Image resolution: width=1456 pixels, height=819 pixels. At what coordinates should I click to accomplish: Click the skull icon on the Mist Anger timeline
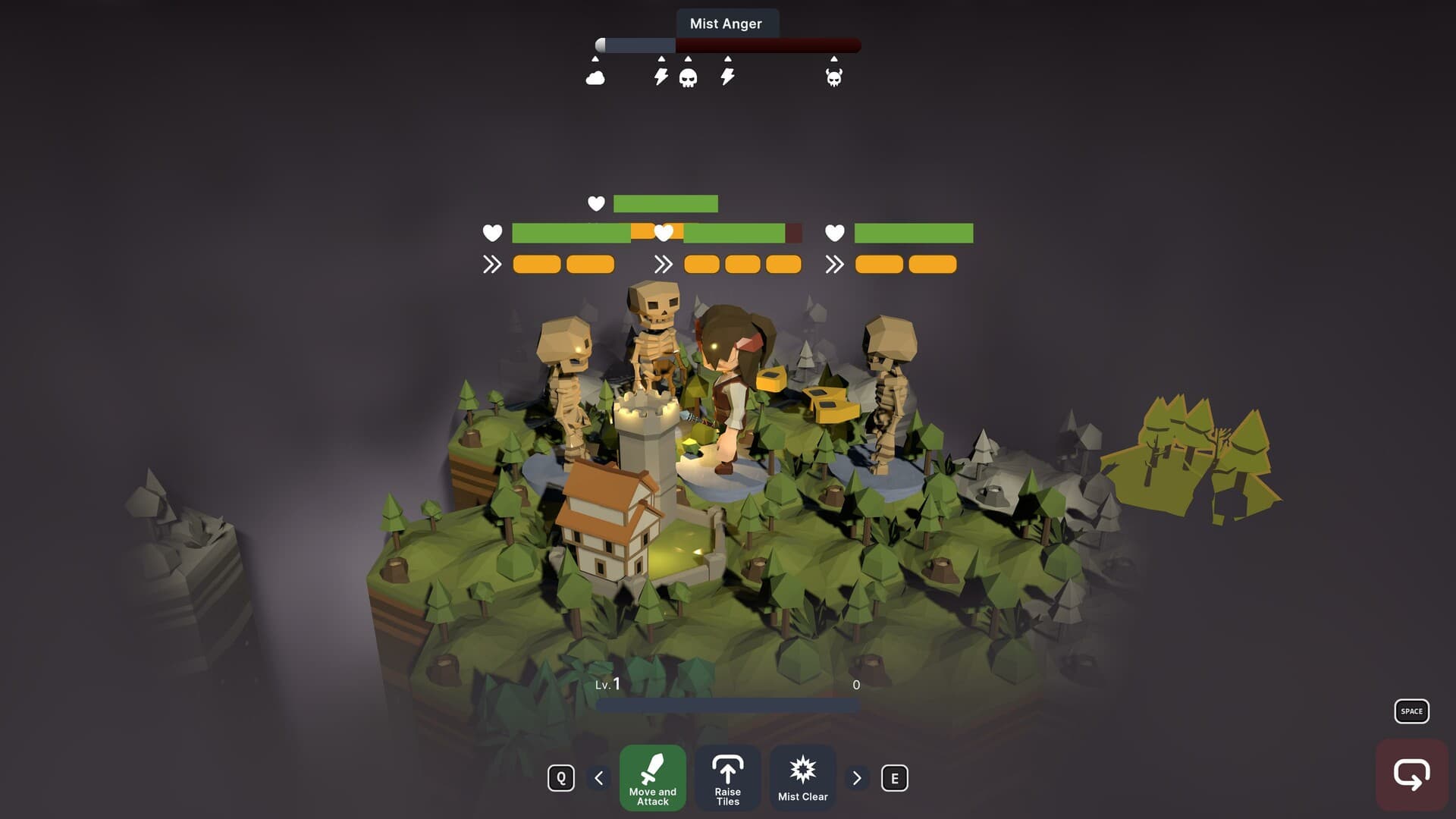(689, 75)
